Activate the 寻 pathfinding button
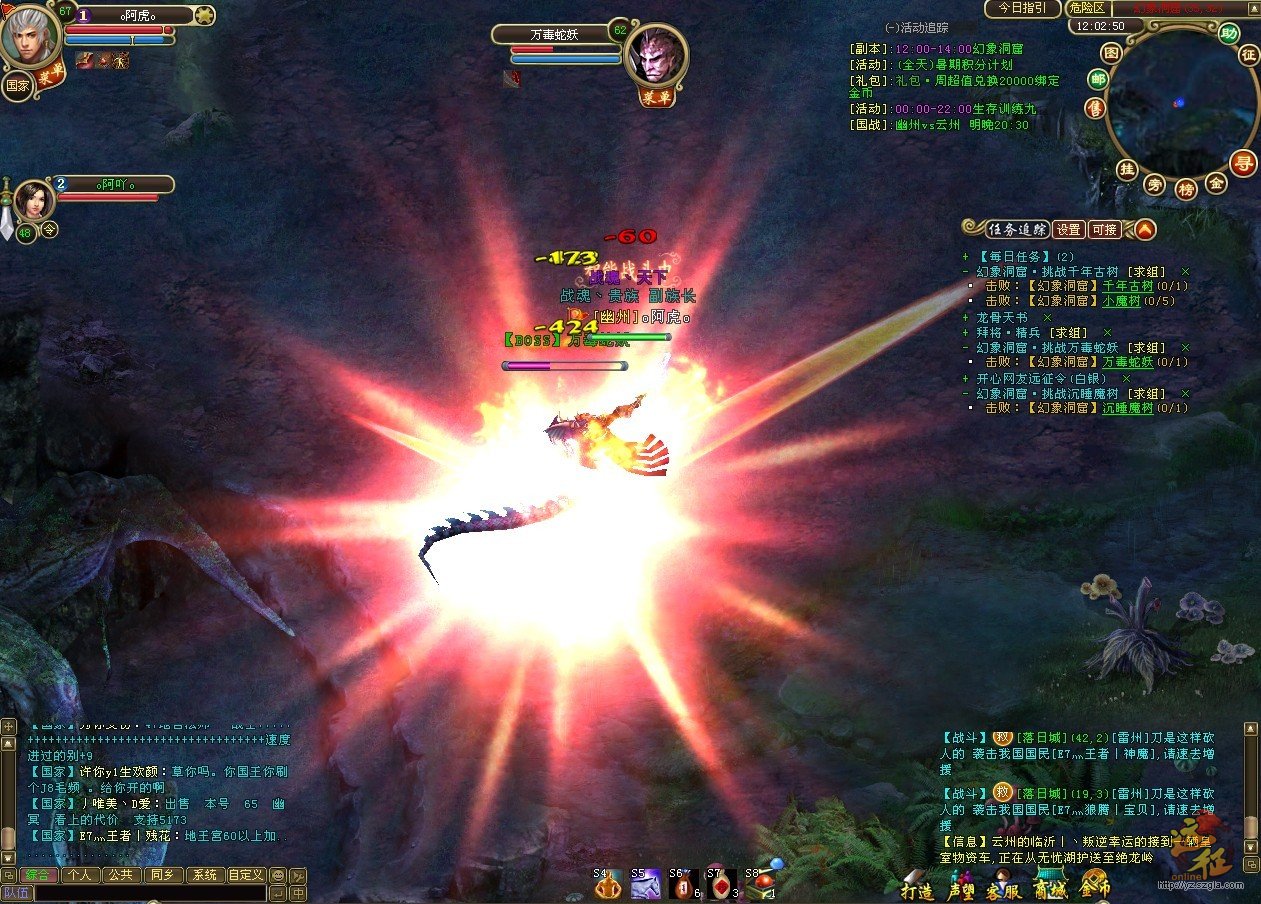The height and width of the screenshot is (904, 1261). pos(1243,163)
